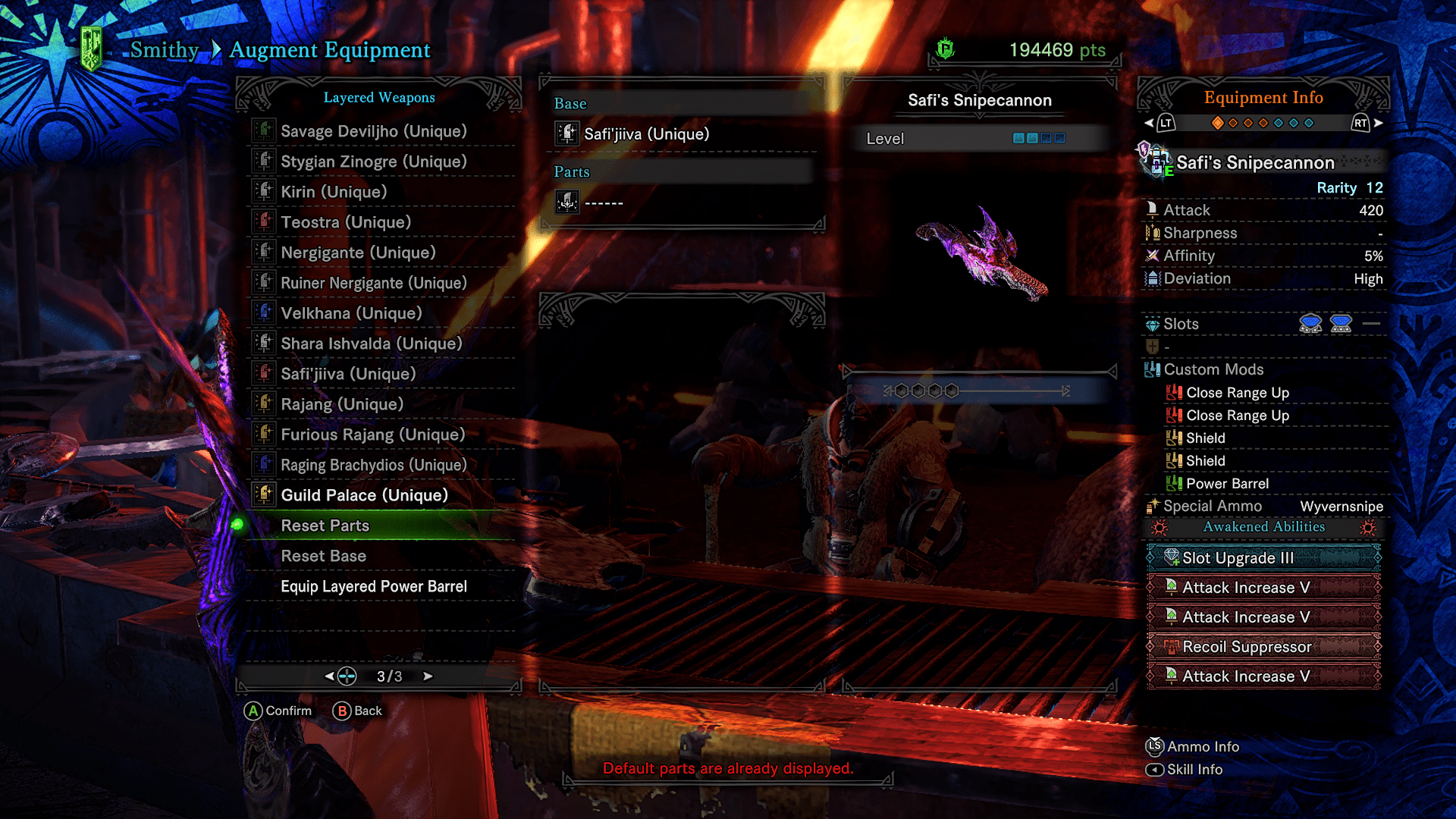
Task: Click the left arrow on the 3/3 page navigator
Action: [x=328, y=676]
